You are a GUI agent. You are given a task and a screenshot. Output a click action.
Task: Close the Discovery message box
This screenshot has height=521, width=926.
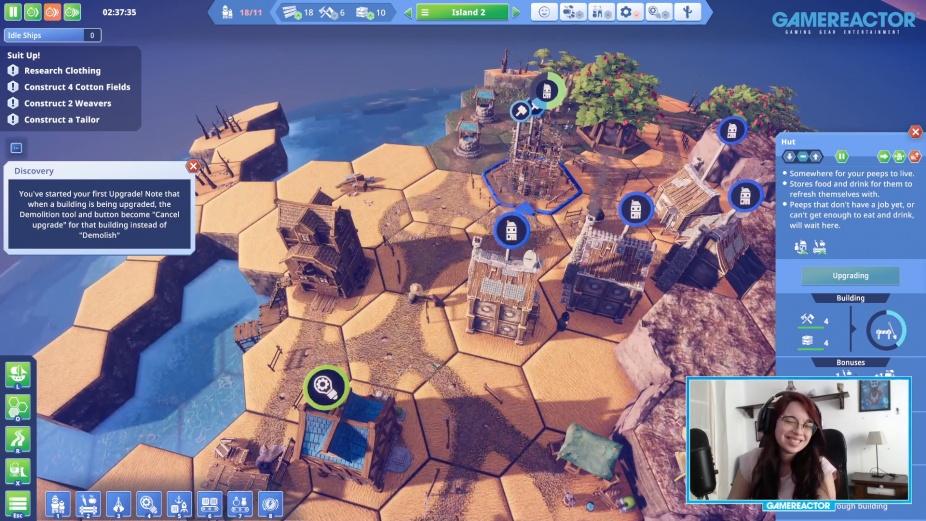tap(193, 167)
